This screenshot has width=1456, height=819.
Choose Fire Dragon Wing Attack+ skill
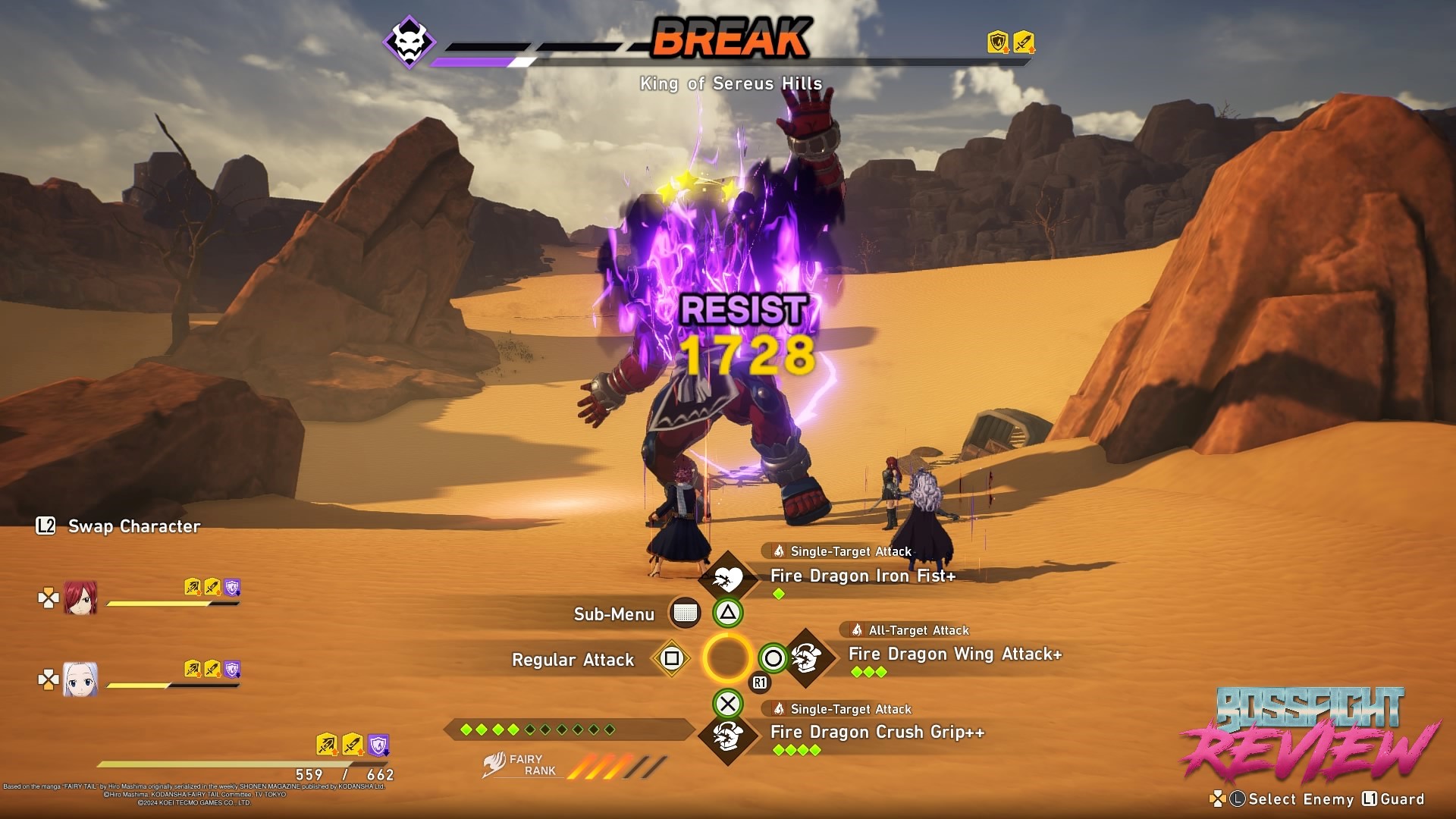pyautogui.click(x=954, y=654)
